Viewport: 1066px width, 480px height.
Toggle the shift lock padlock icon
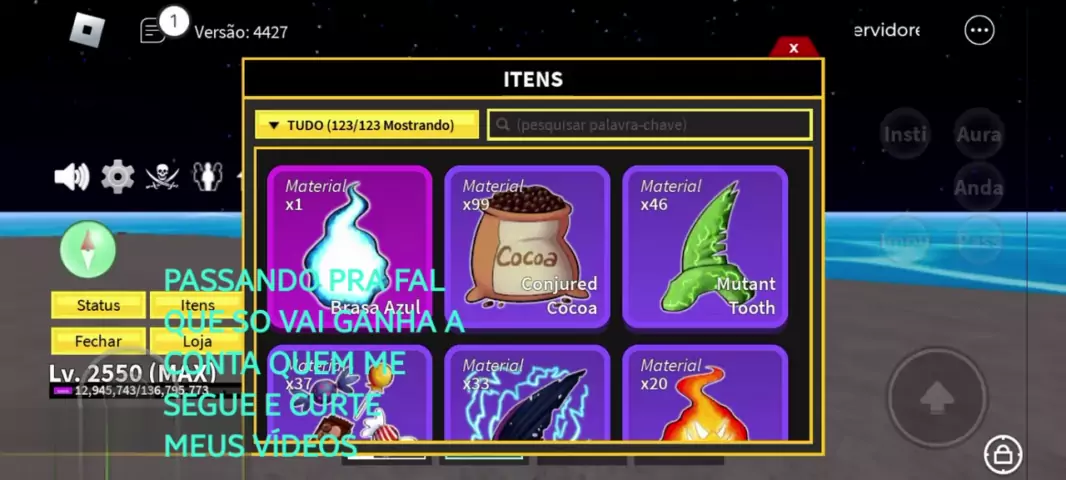point(1002,455)
